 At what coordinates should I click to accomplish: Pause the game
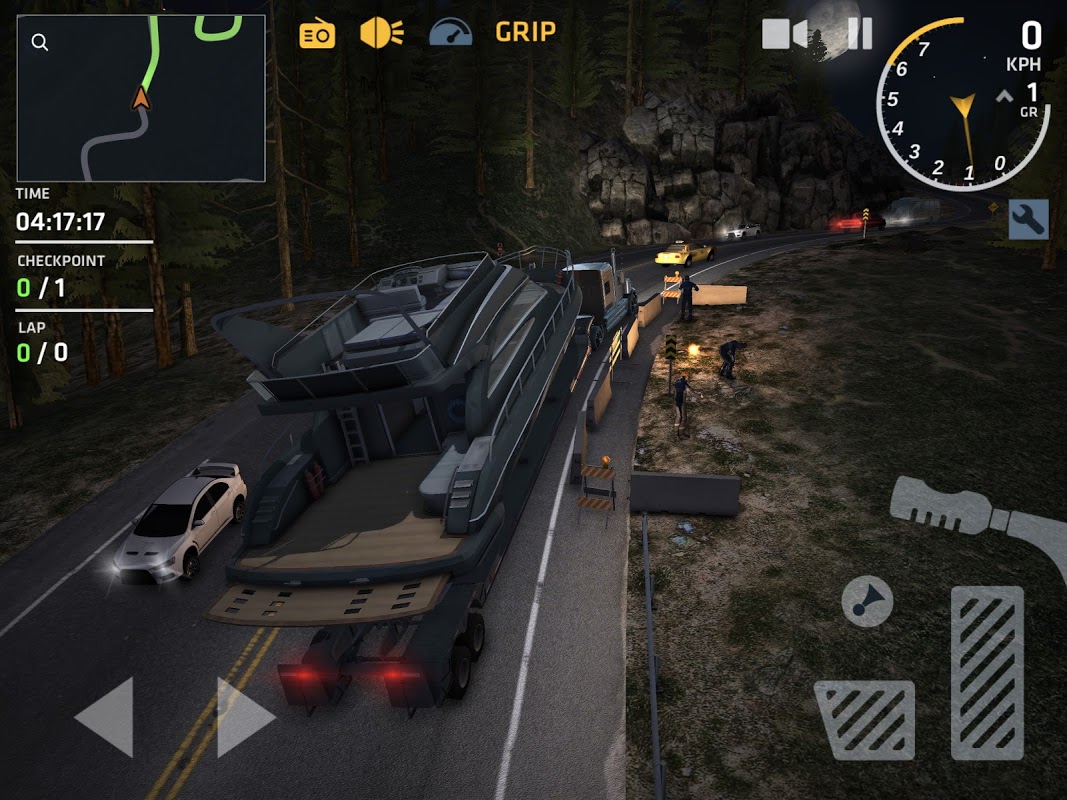click(859, 34)
